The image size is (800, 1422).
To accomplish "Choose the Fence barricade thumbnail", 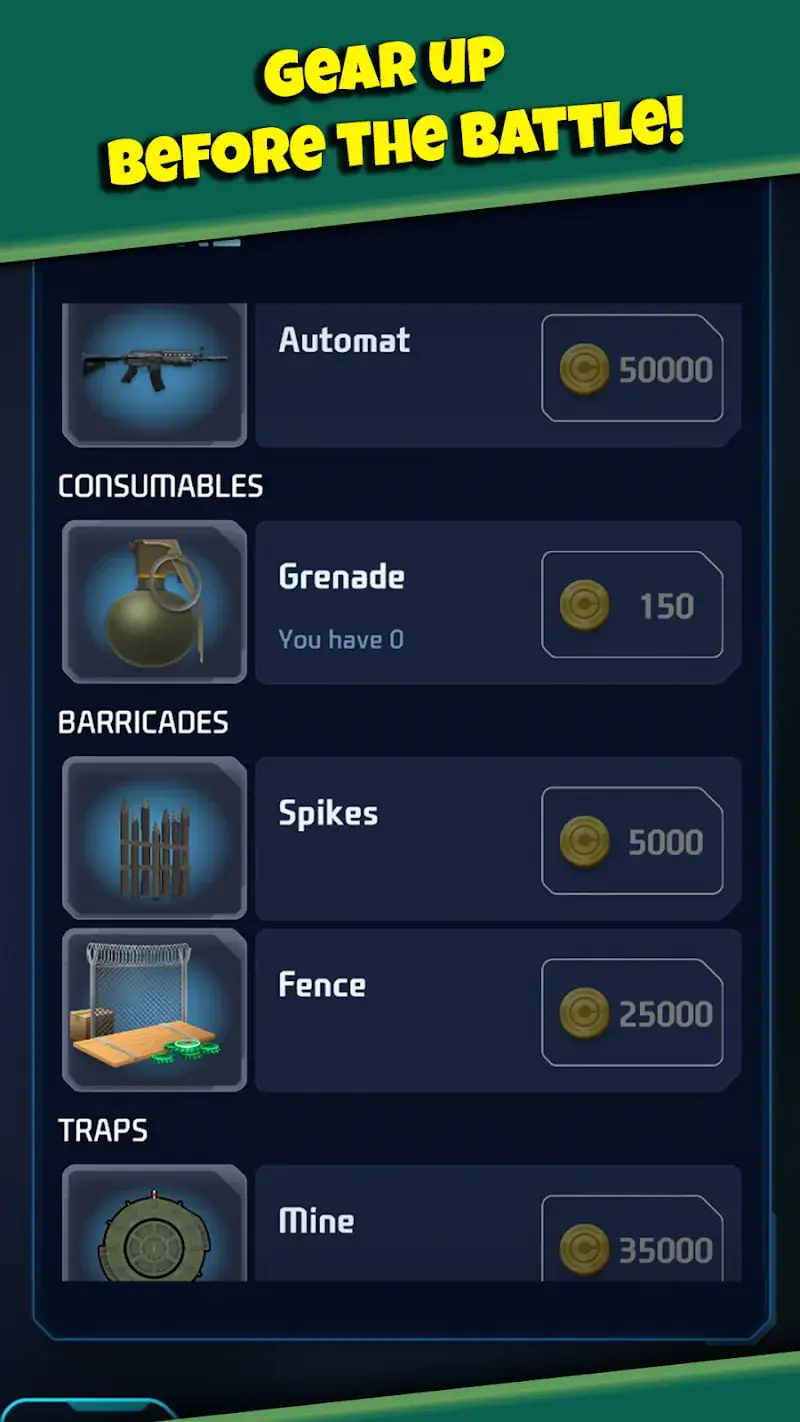I will (154, 1010).
